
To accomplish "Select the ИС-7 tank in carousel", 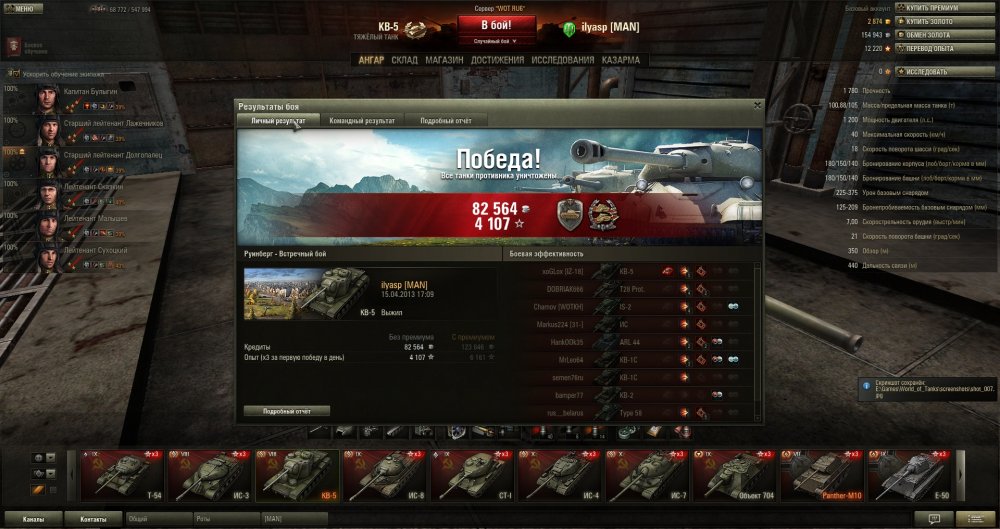I will point(649,475).
